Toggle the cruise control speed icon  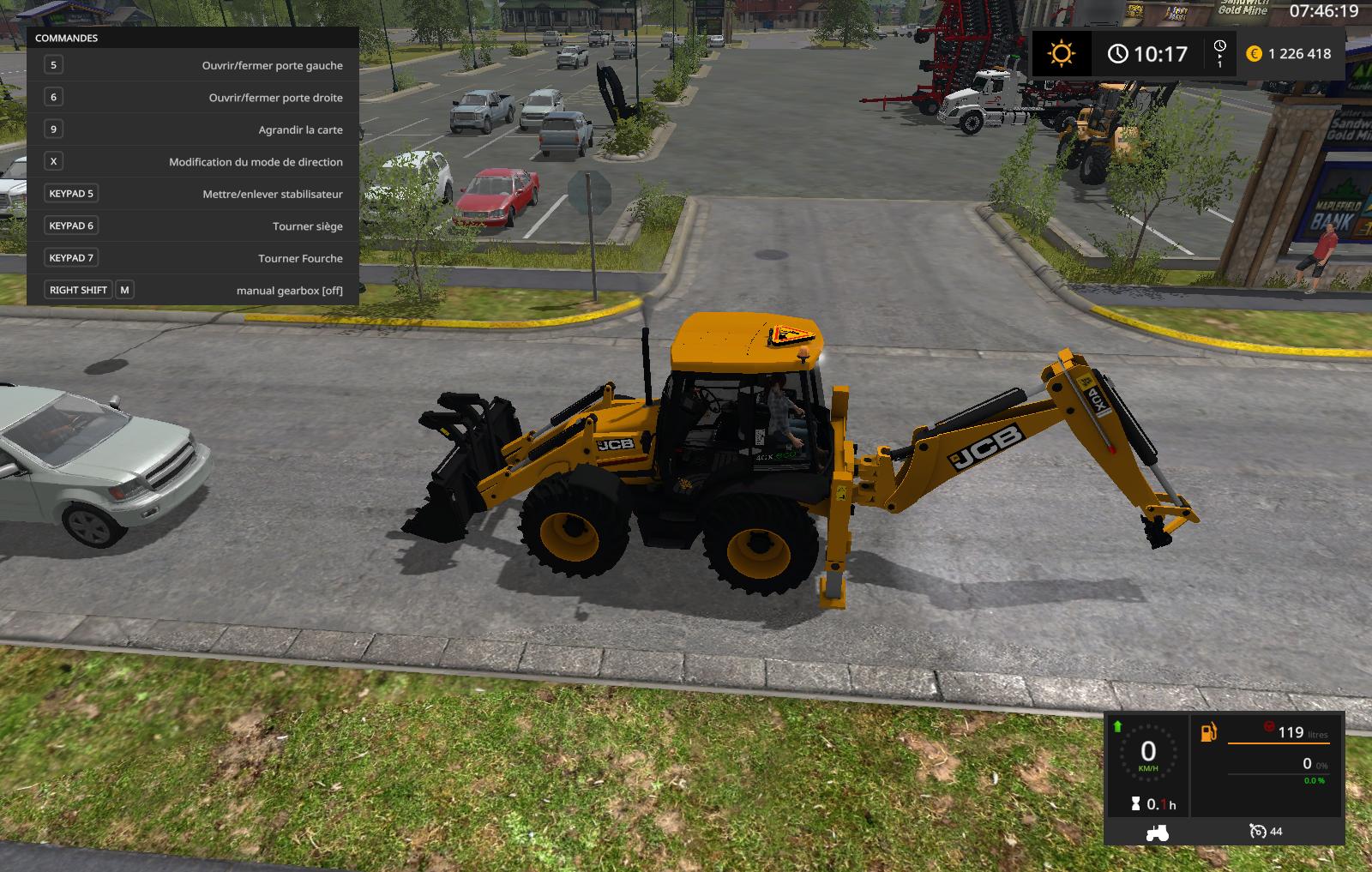tap(1257, 831)
